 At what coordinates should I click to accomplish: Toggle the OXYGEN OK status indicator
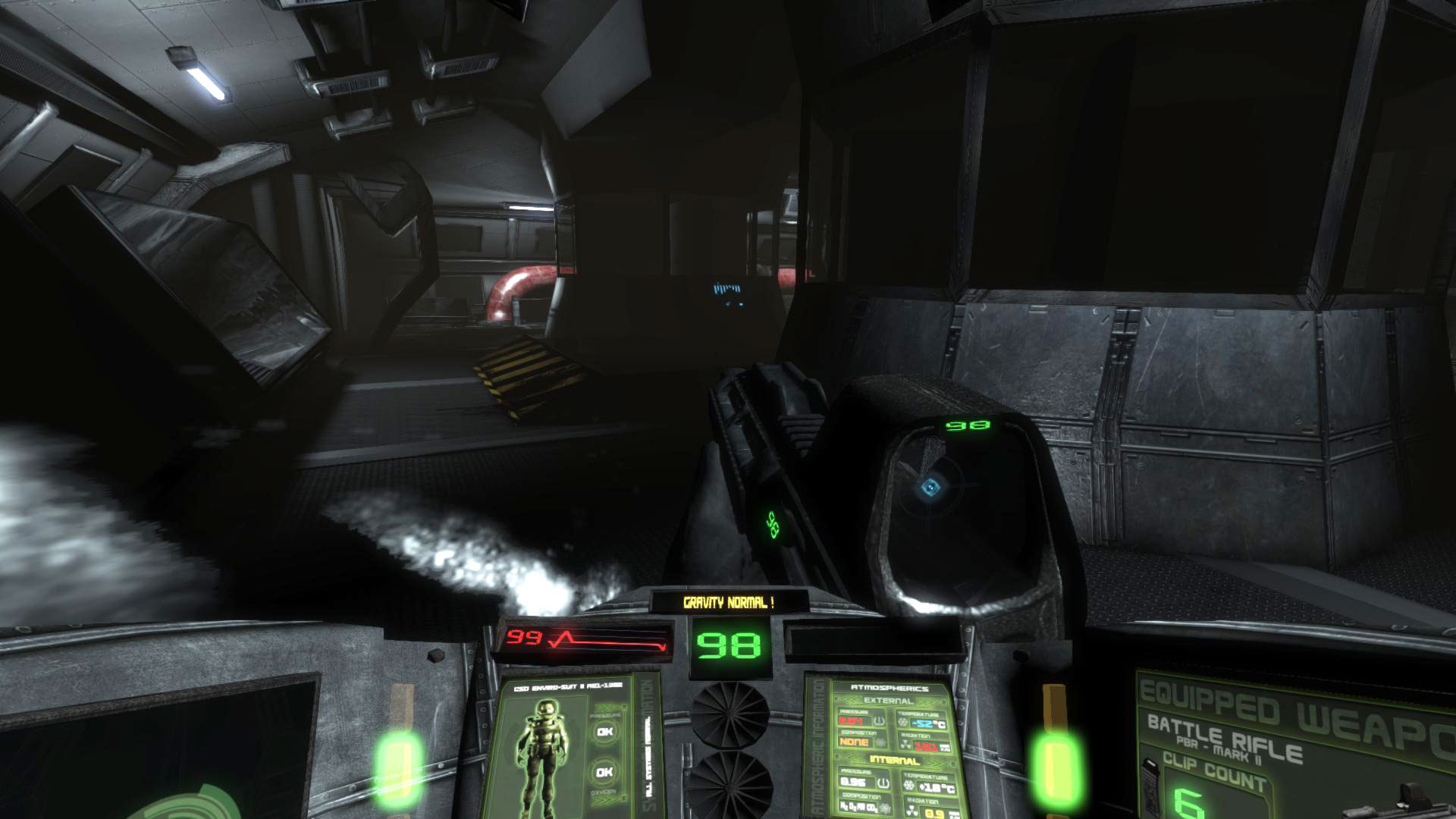604,772
